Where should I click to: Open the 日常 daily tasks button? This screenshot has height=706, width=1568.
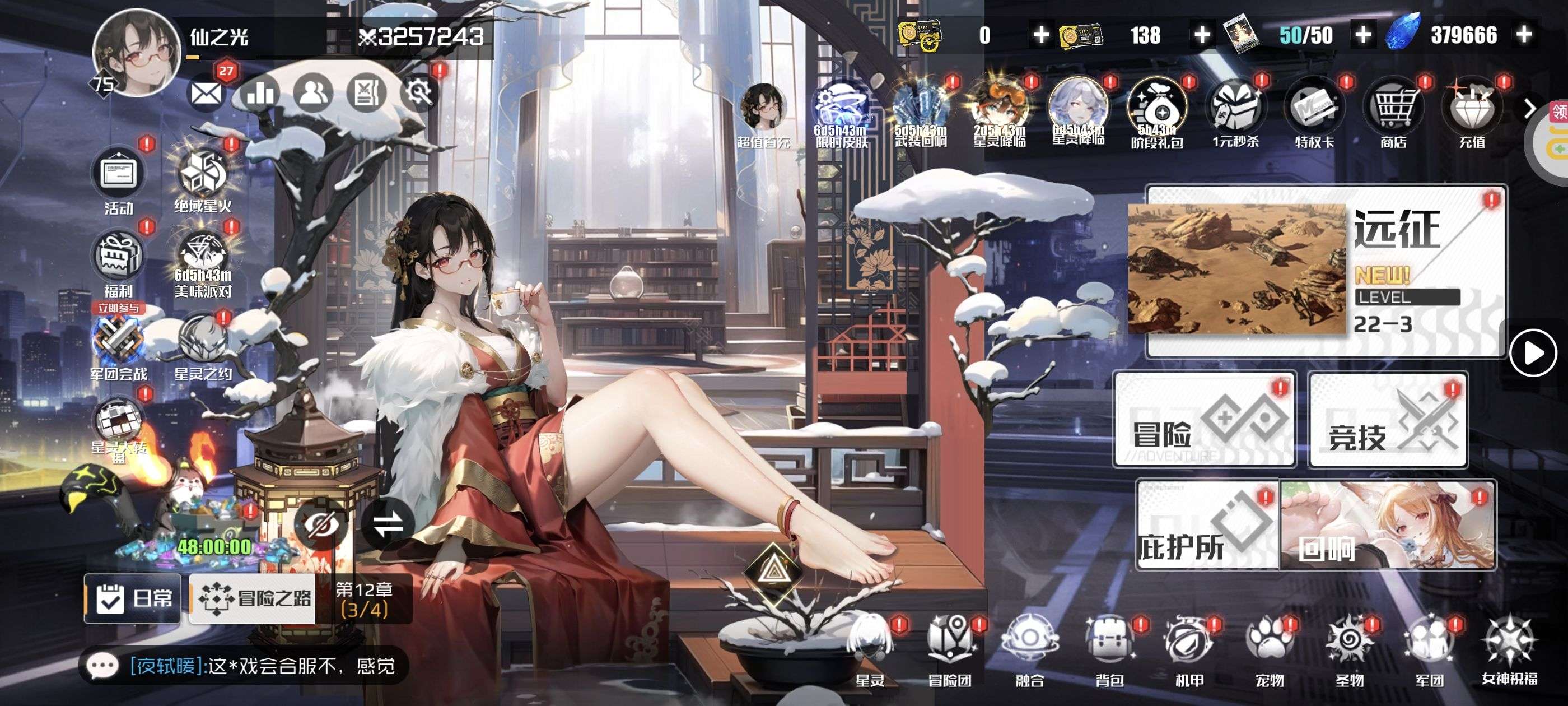133,598
